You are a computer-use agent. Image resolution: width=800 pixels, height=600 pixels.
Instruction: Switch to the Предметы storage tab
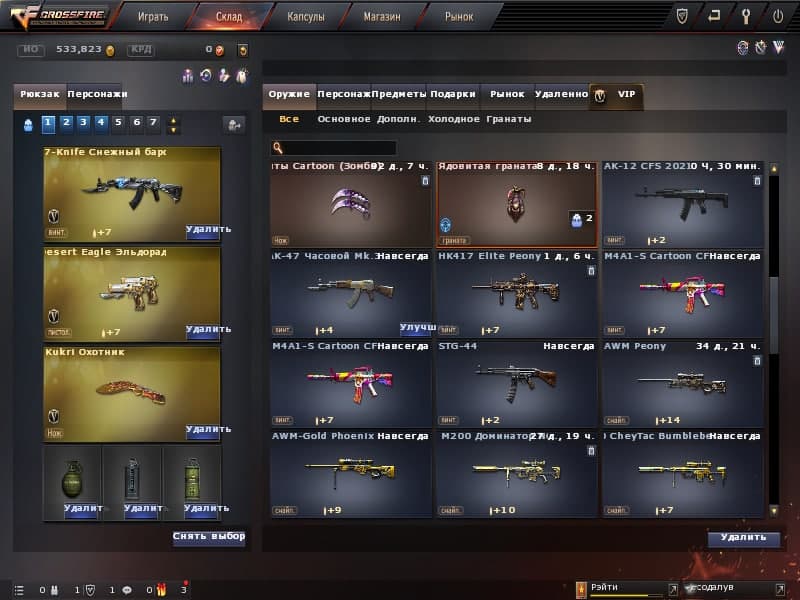coord(400,94)
